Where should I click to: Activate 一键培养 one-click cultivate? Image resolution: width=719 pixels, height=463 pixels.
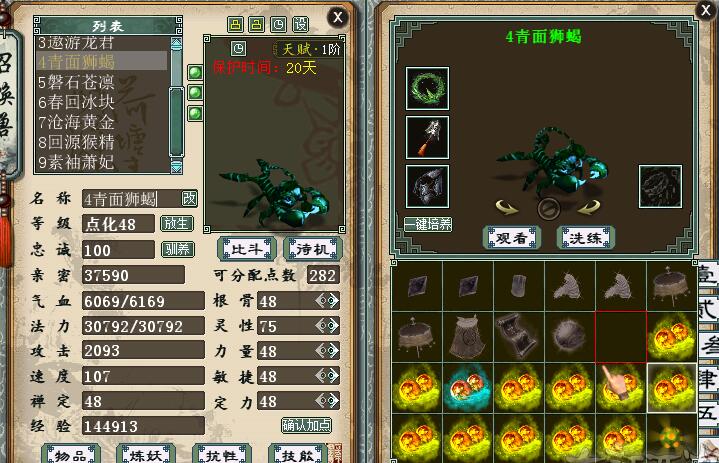pyautogui.click(x=427, y=224)
